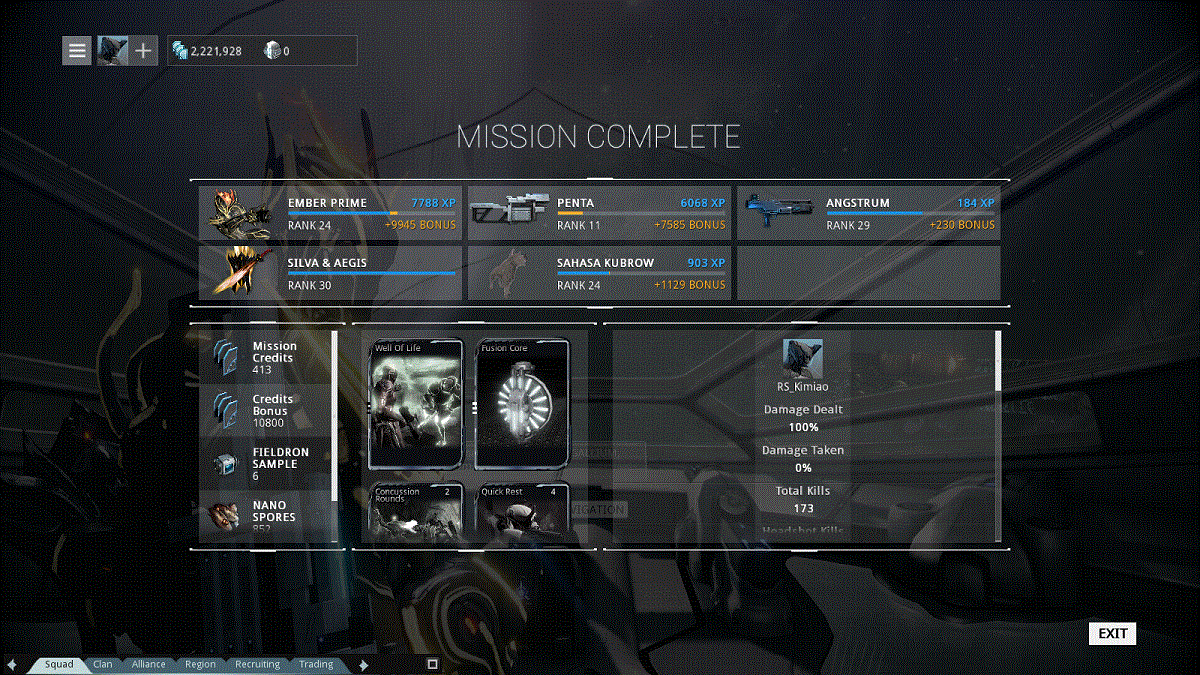Image resolution: width=1200 pixels, height=675 pixels.
Task: Show the Recruiting chat tab
Action: (x=257, y=664)
